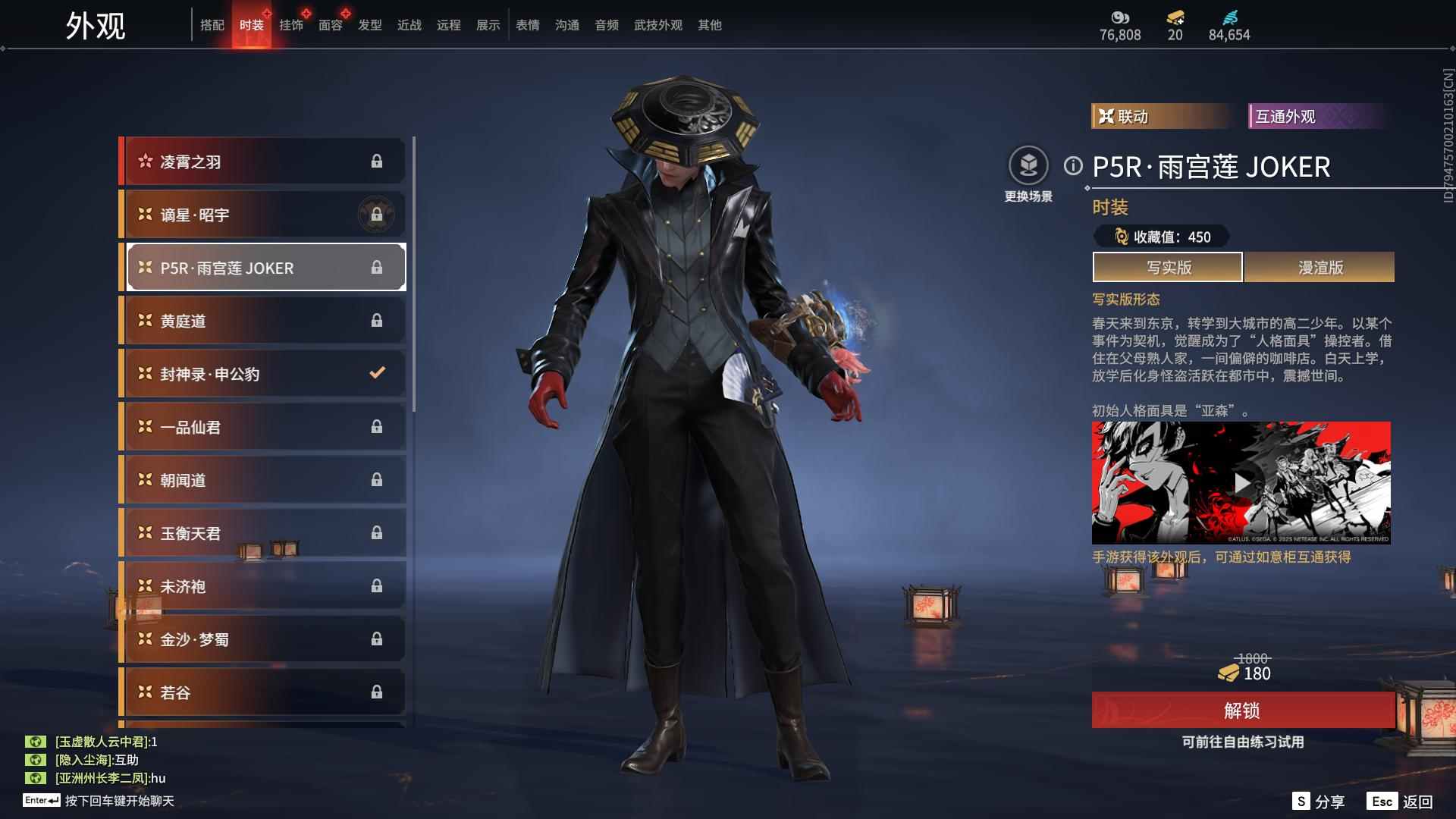
Task: Click the 更换场景 scene change icon
Action: (x=1028, y=166)
